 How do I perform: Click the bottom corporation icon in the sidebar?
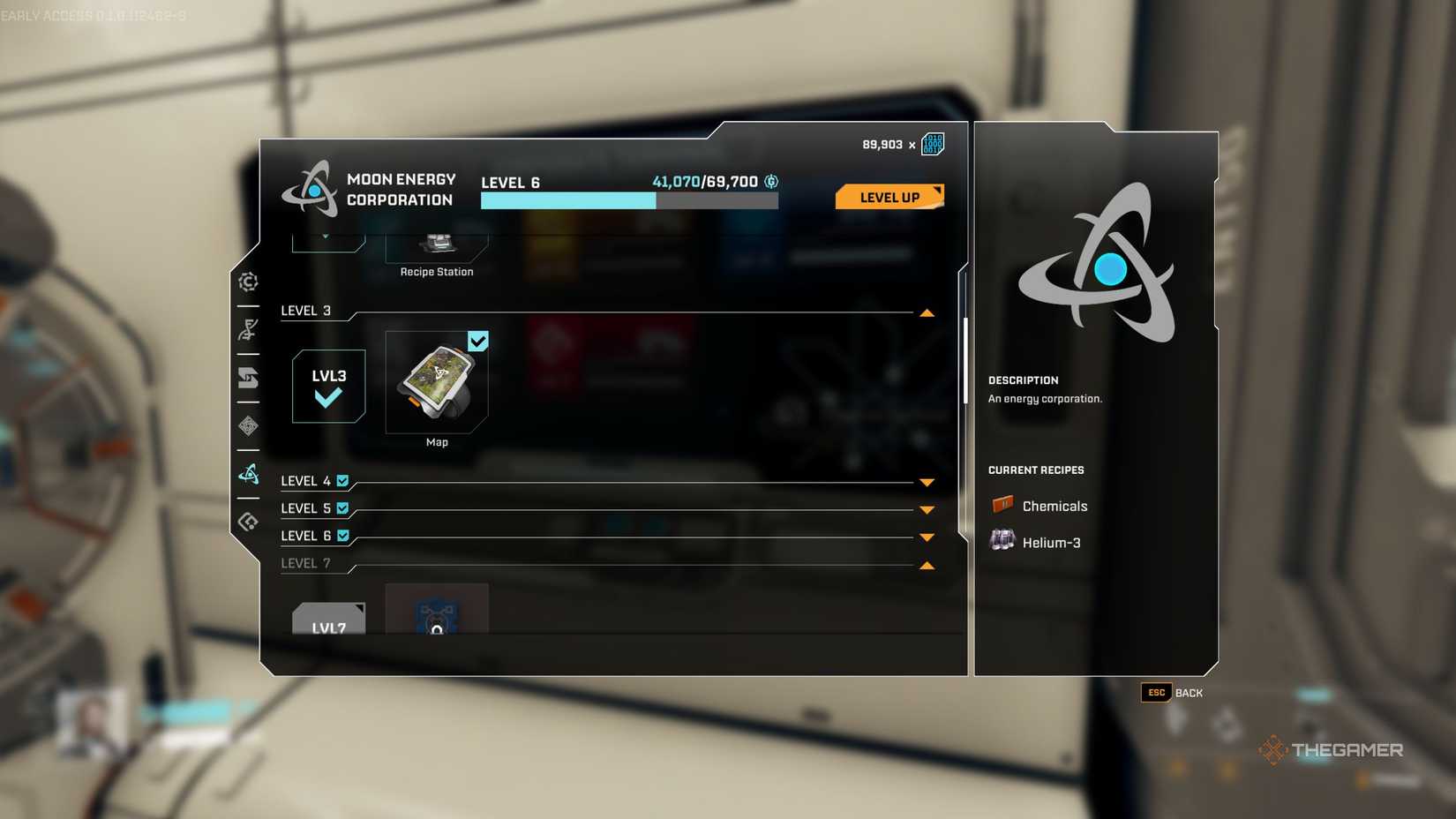click(x=248, y=521)
